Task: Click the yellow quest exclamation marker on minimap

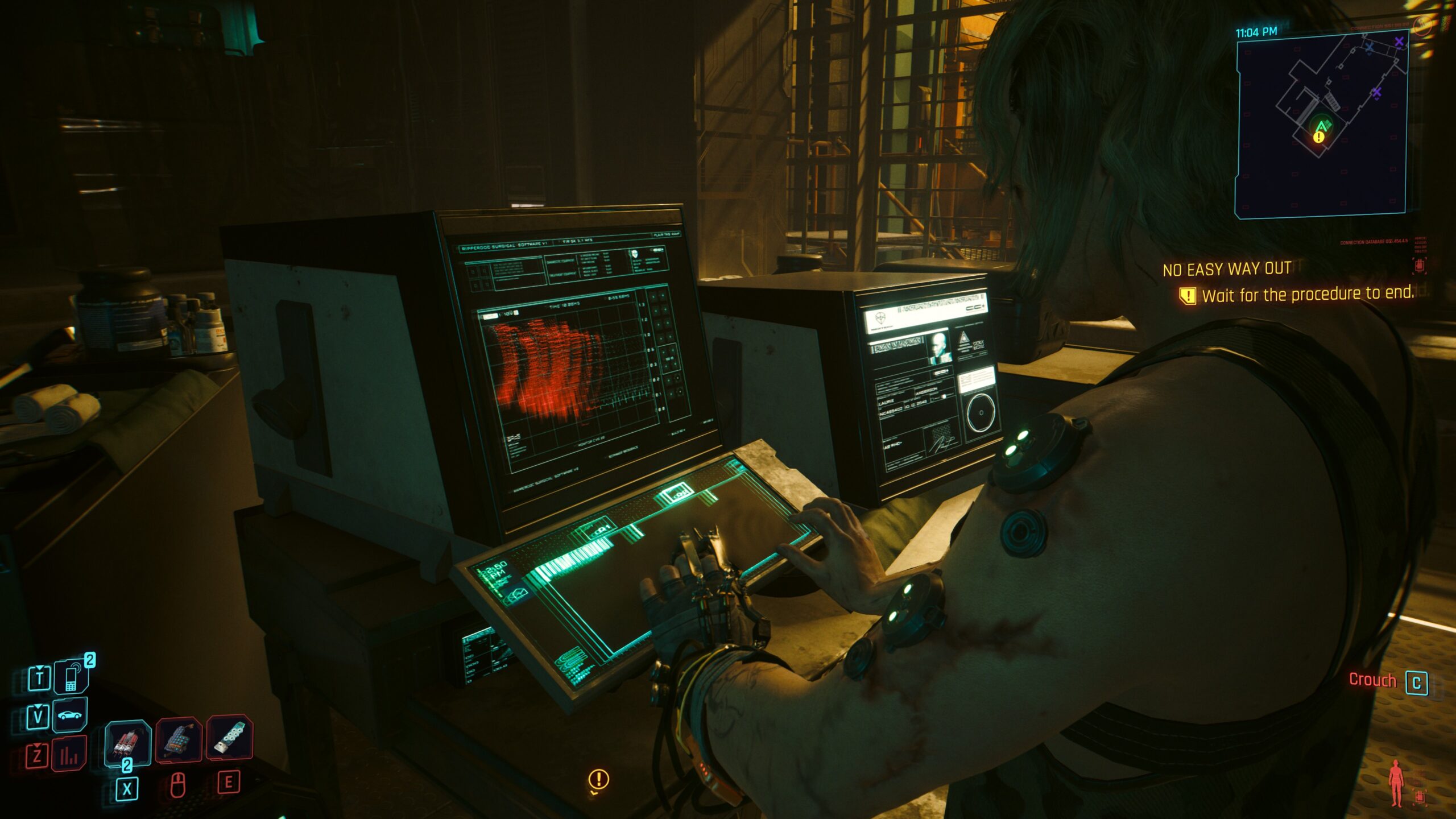Action: (1318, 138)
